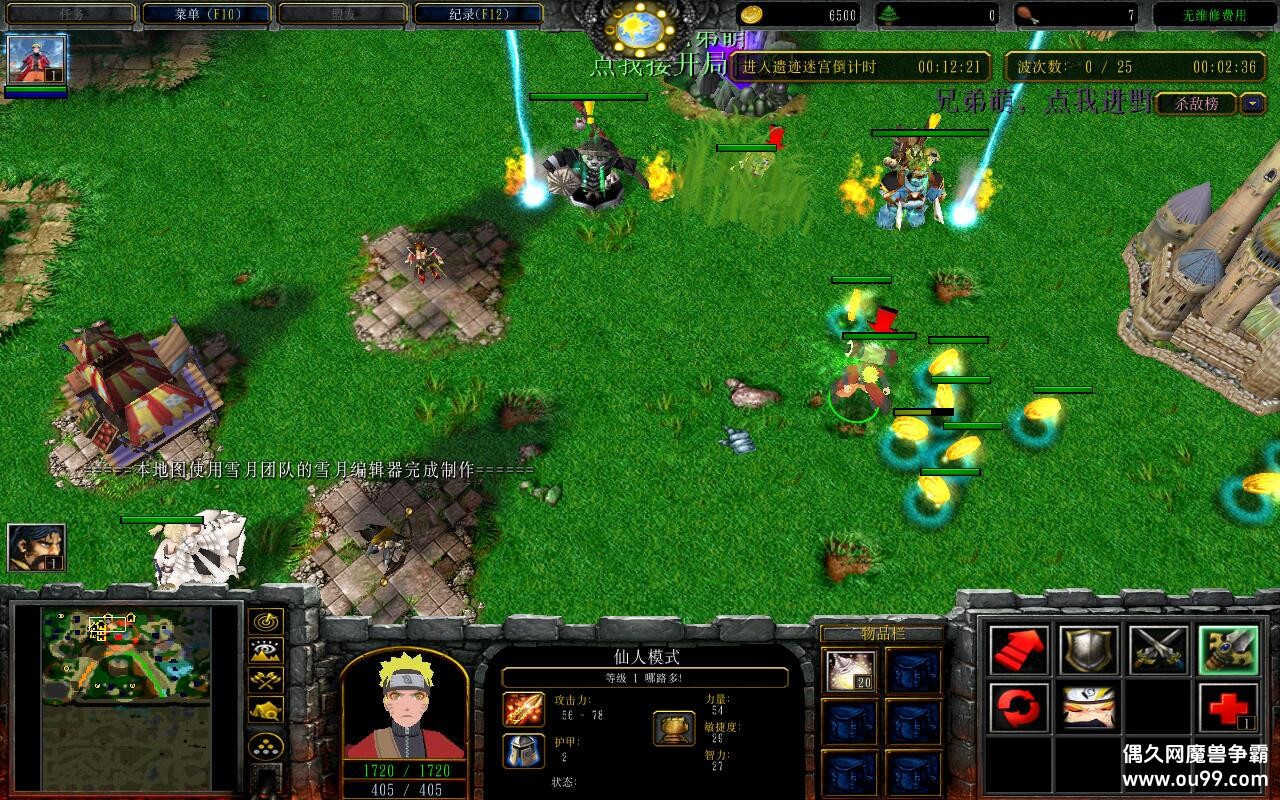
Task: Select the crossed swords Hold Position command
Action: click(1158, 650)
